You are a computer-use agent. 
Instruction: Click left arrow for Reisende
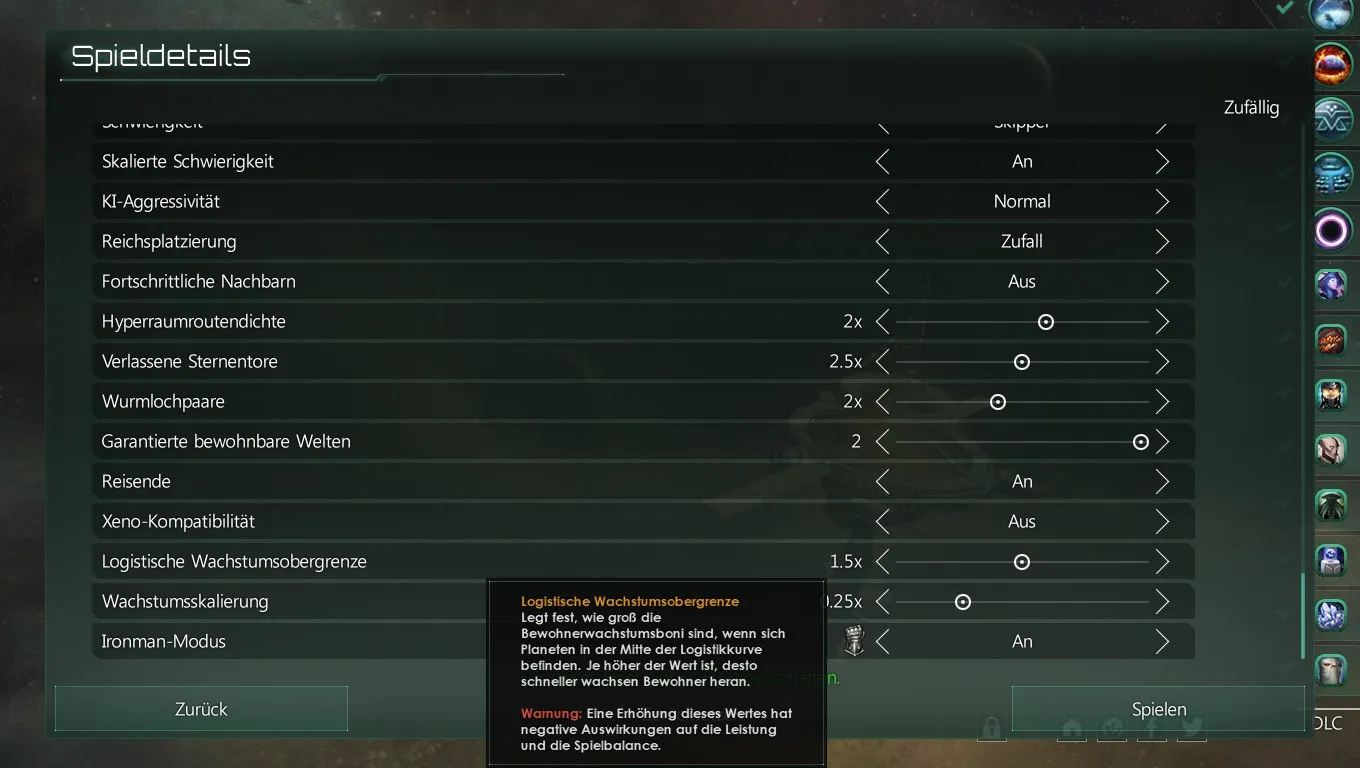point(882,482)
